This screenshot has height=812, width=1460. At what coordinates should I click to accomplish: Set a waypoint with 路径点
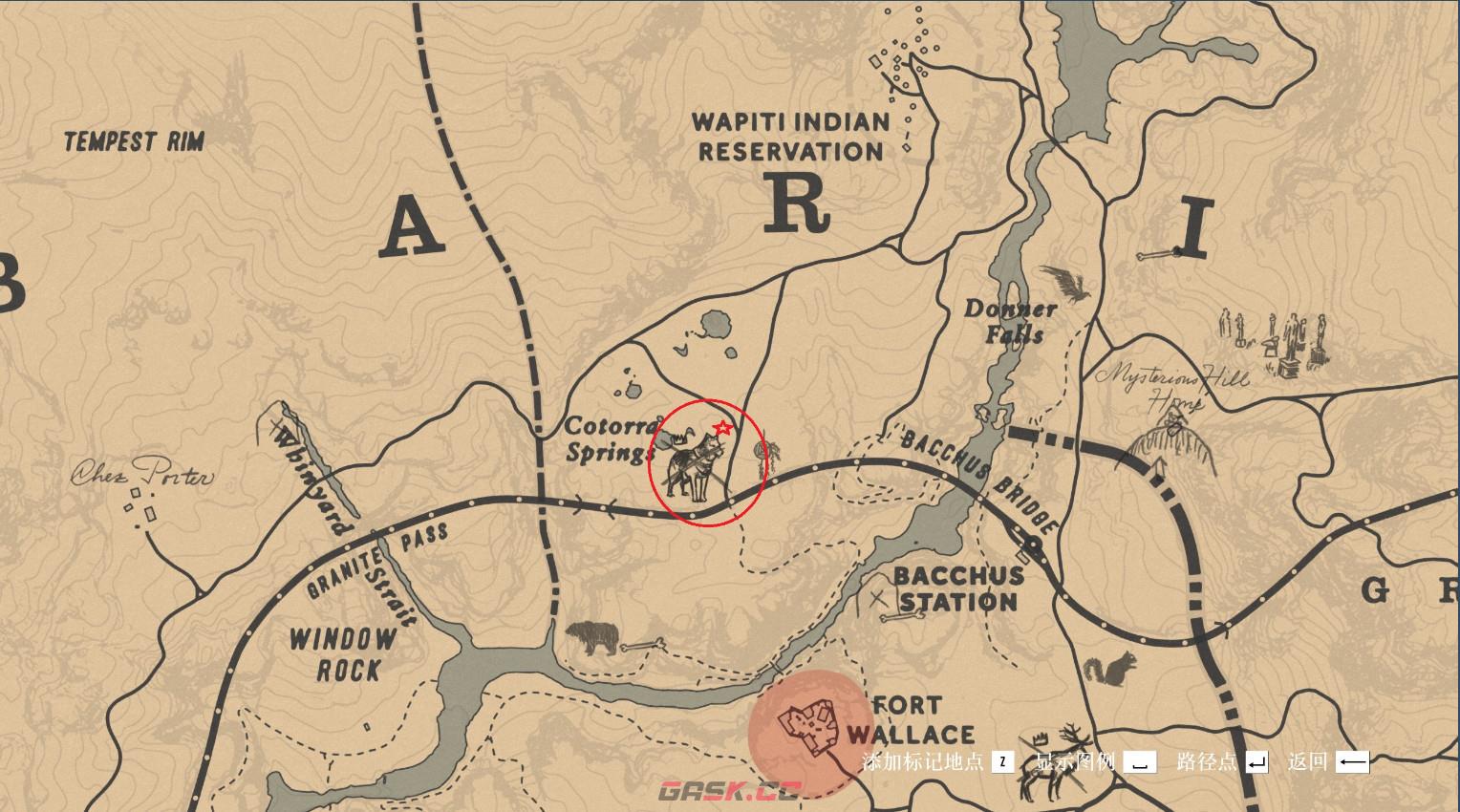point(1222,761)
